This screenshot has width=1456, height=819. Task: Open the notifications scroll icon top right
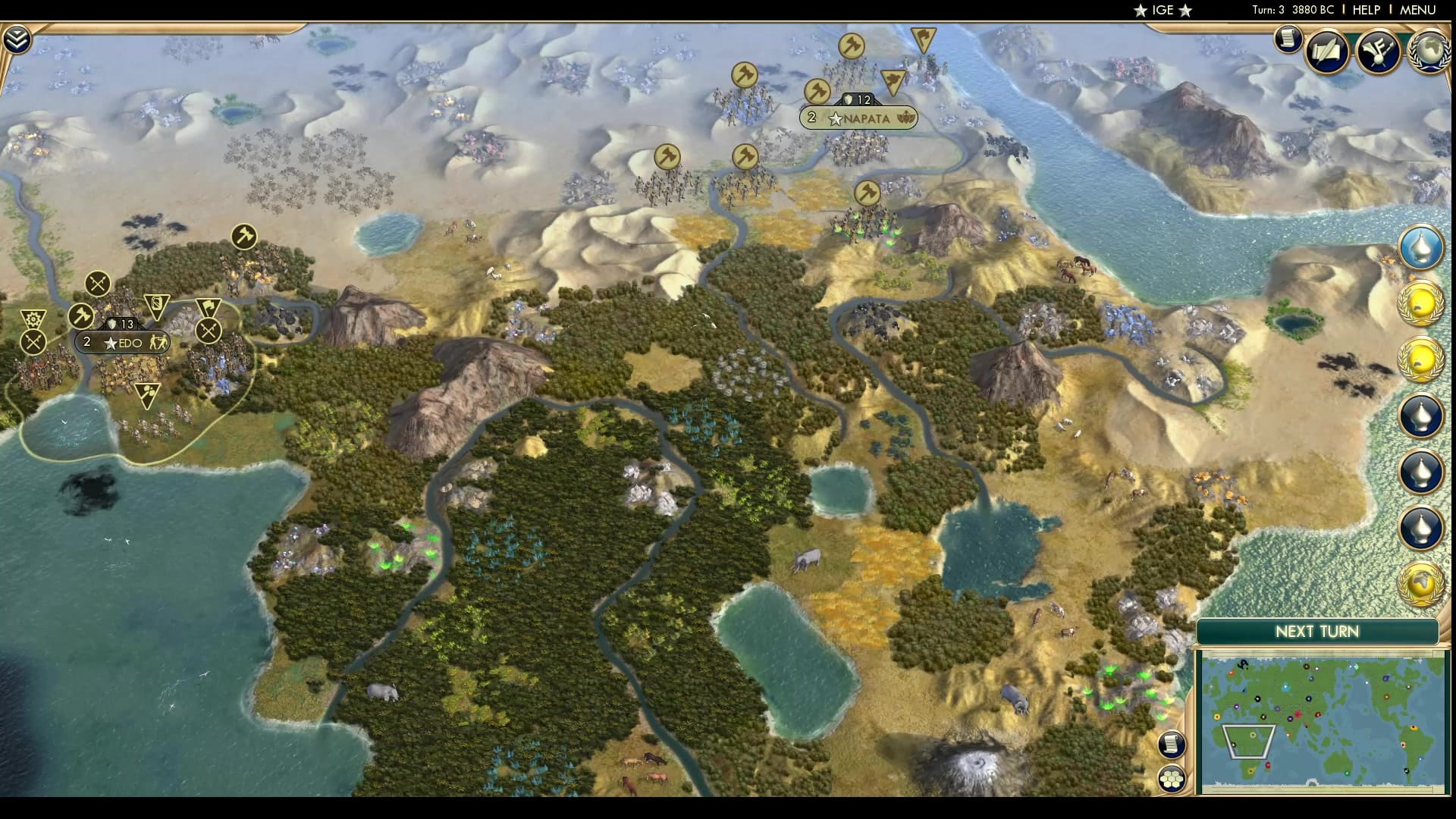pyautogui.click(x=1287, y=39)
